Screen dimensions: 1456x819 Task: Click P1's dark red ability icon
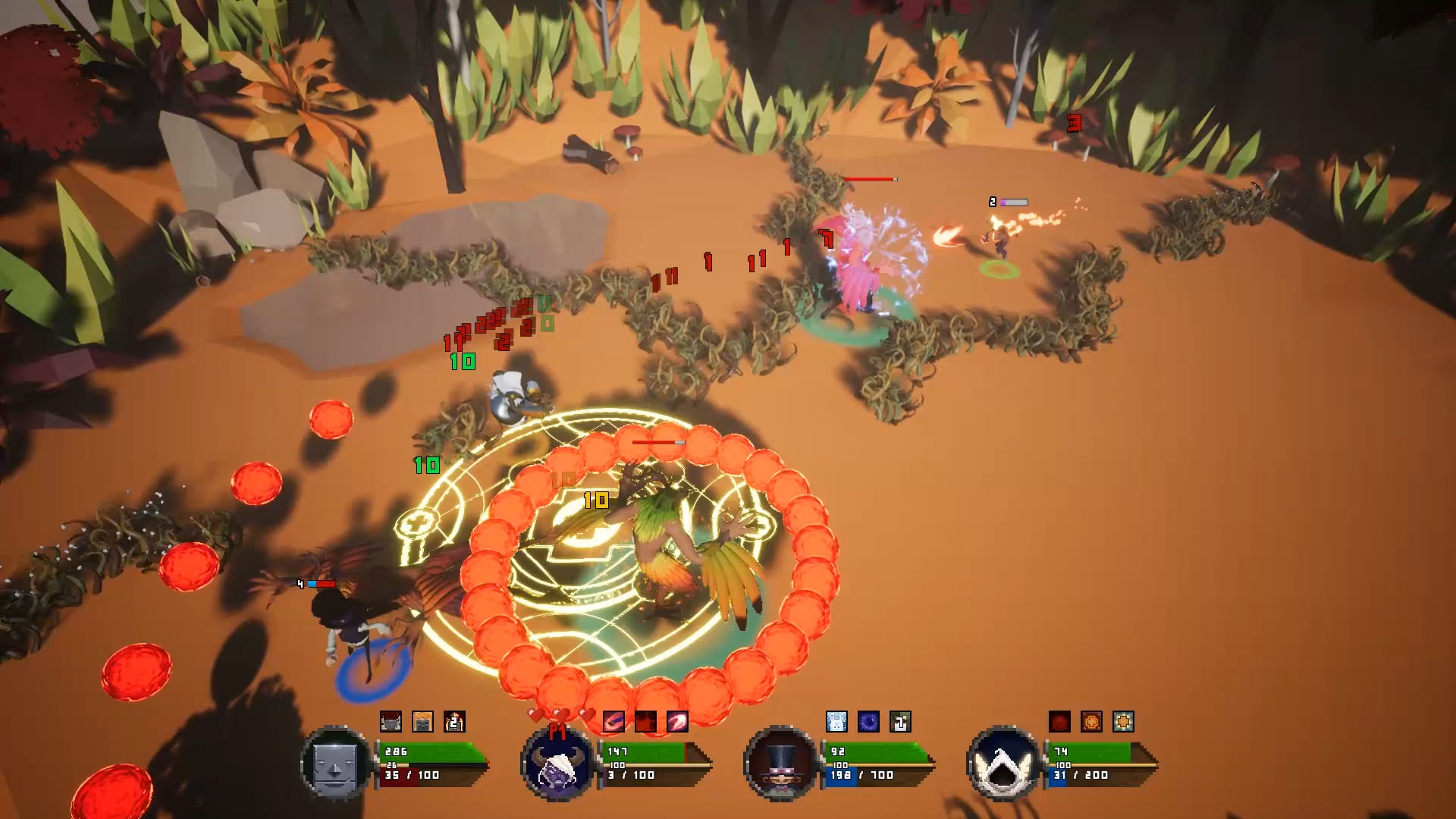tap(645, 722)
